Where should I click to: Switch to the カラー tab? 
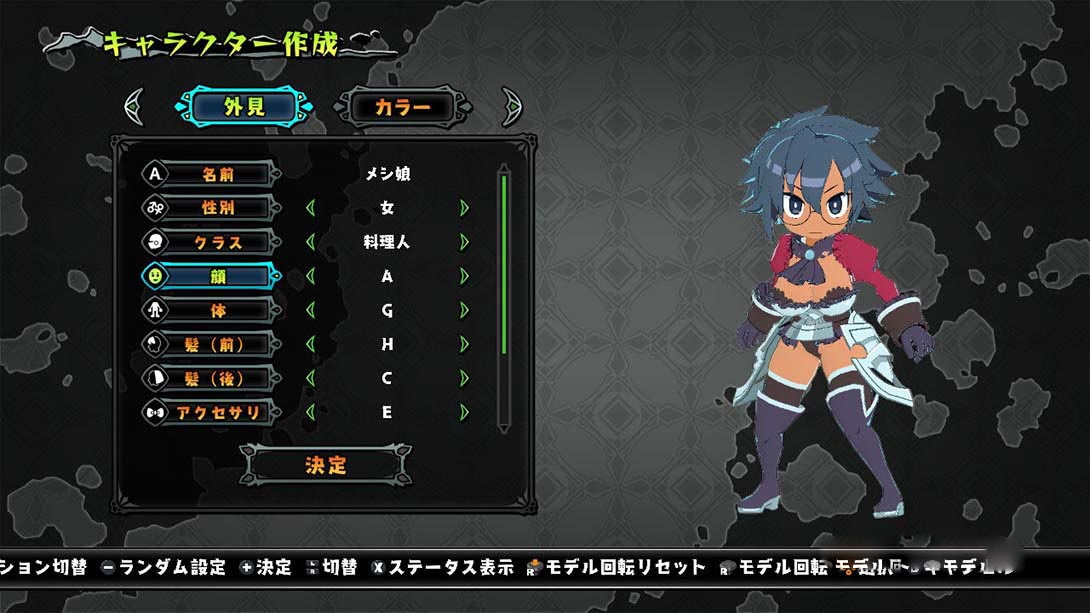coord(402,107)
